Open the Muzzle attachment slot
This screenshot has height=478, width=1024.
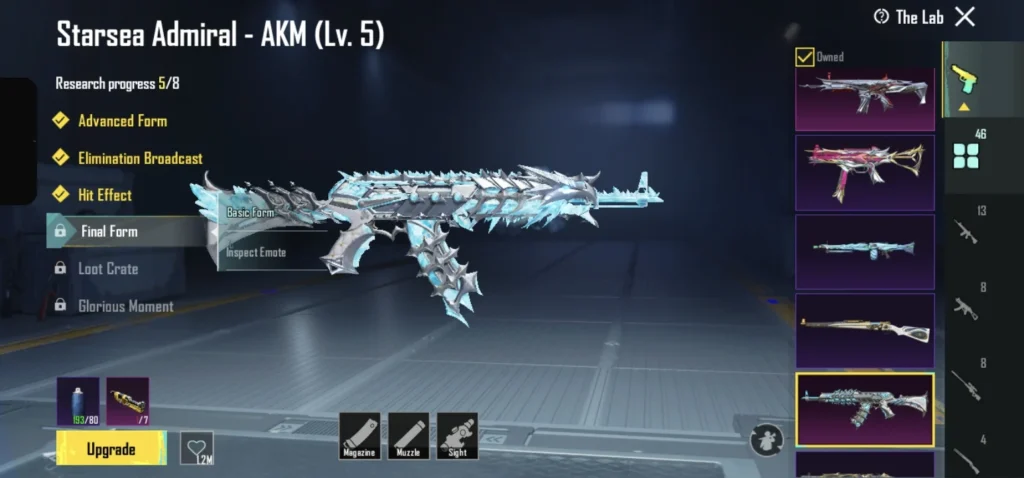(408, 436)
